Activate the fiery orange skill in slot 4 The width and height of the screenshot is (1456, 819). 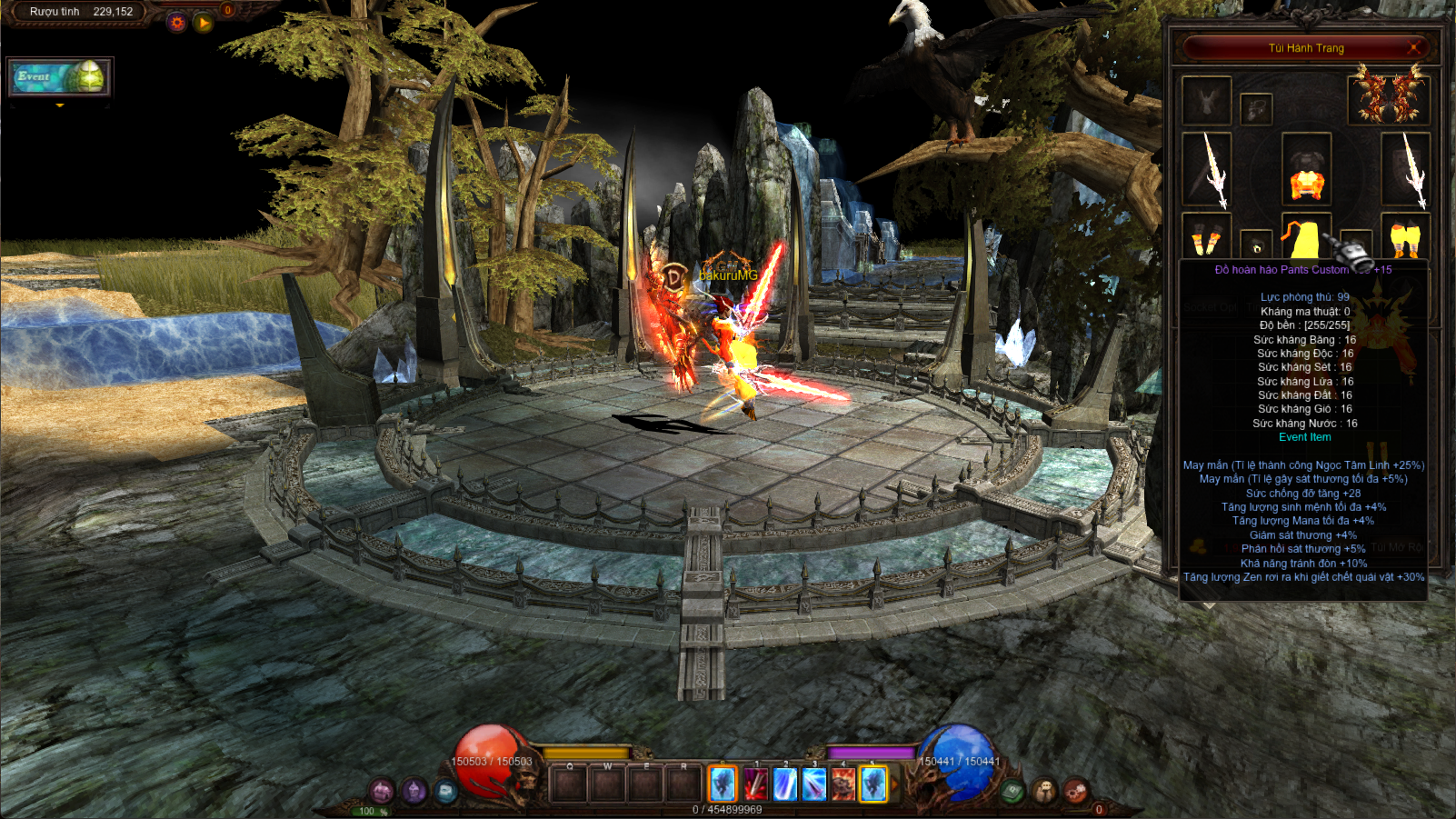(843, 784)
